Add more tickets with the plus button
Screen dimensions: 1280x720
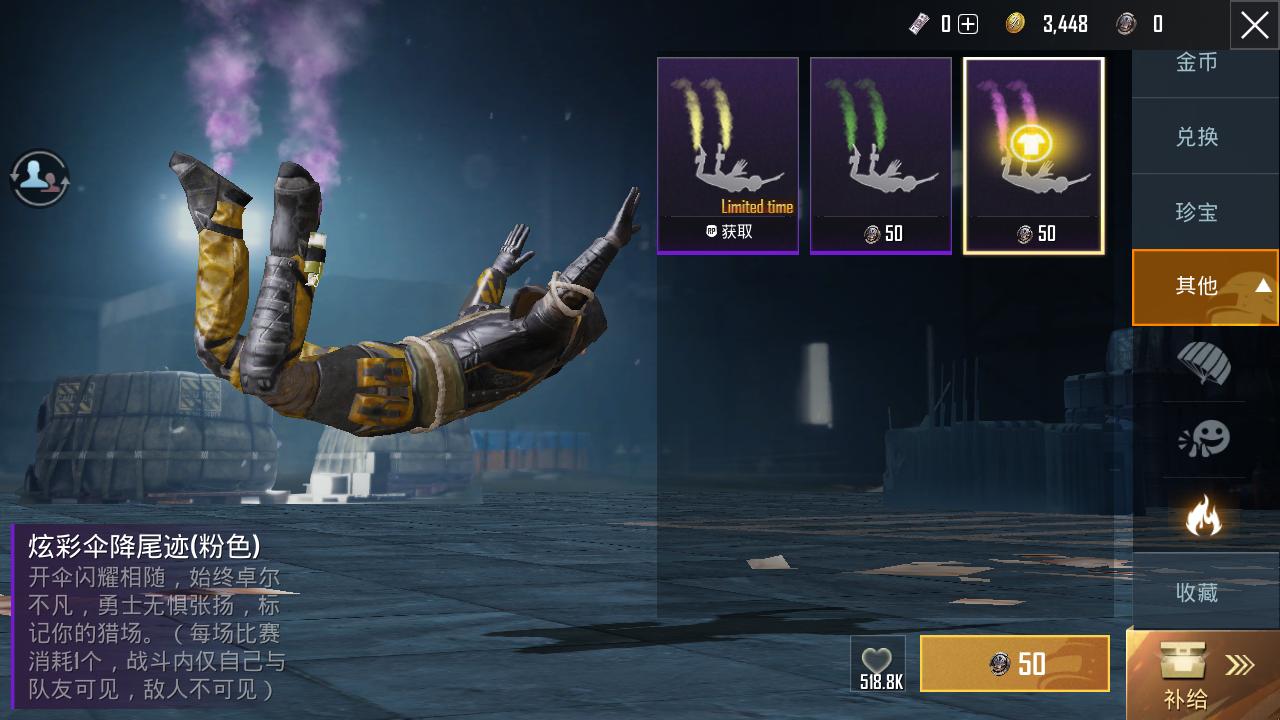coord(968,25)
